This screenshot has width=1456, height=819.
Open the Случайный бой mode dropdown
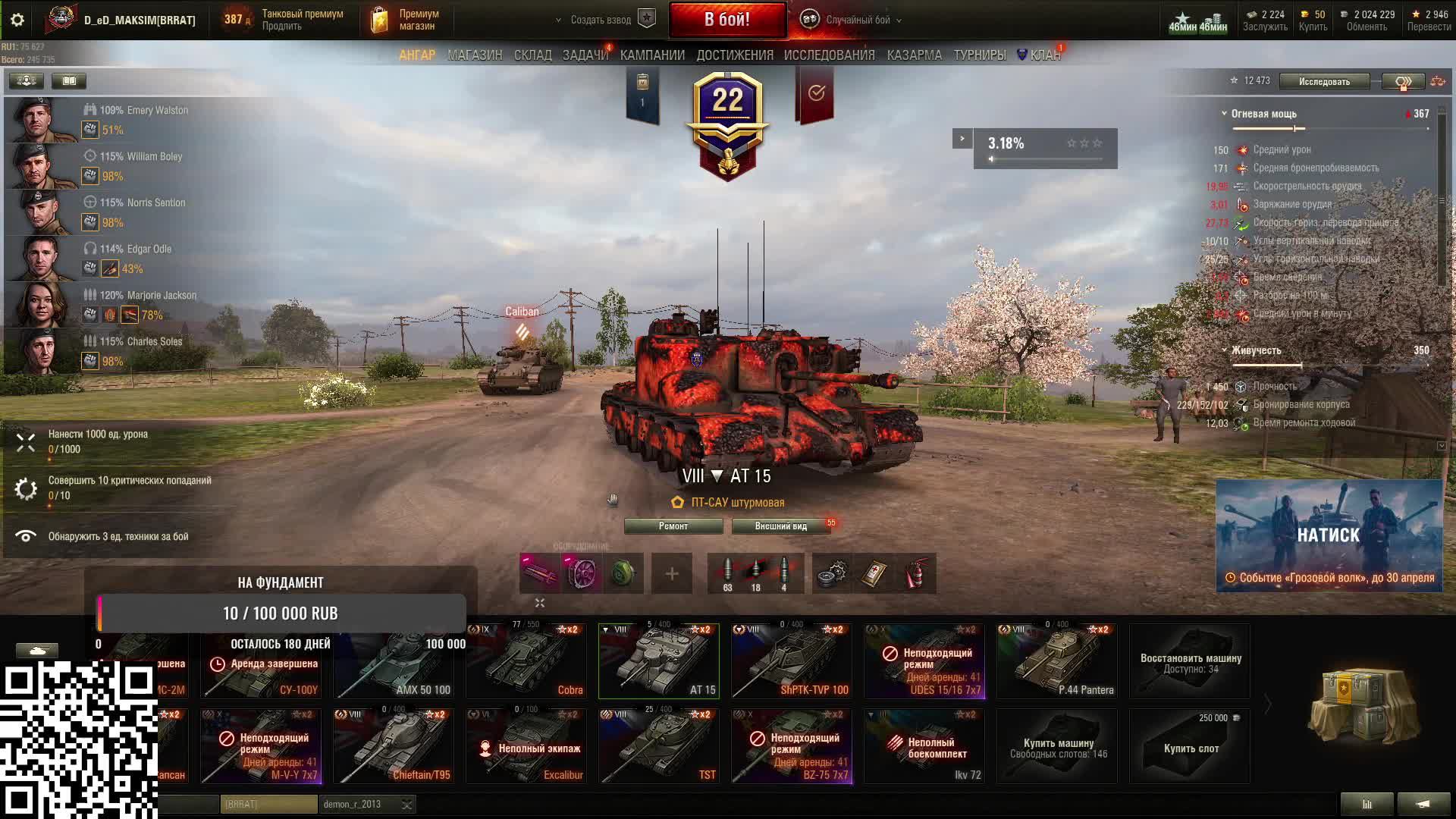[x=857, y=20]
